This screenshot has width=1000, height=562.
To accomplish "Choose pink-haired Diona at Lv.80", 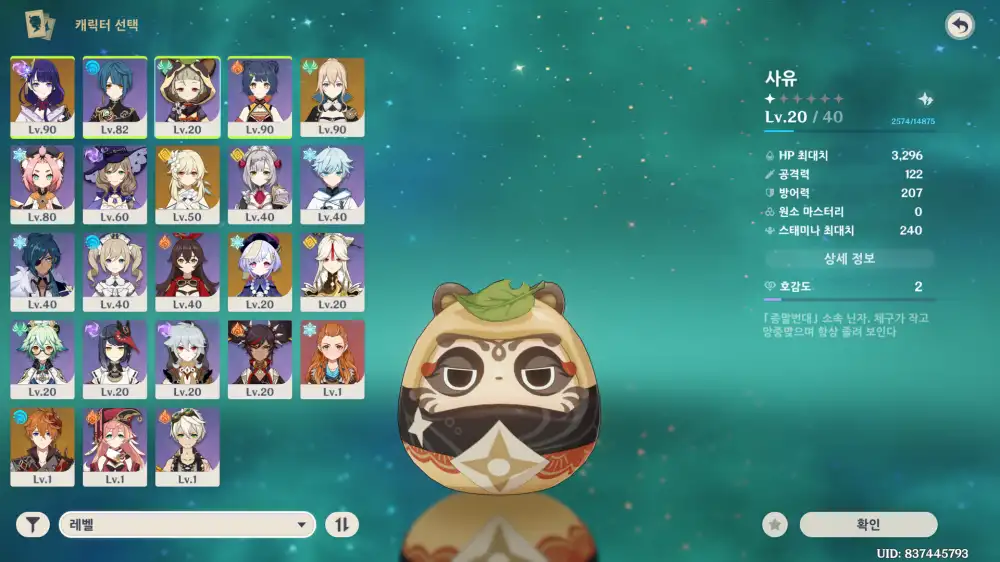I will click(42, 185).
